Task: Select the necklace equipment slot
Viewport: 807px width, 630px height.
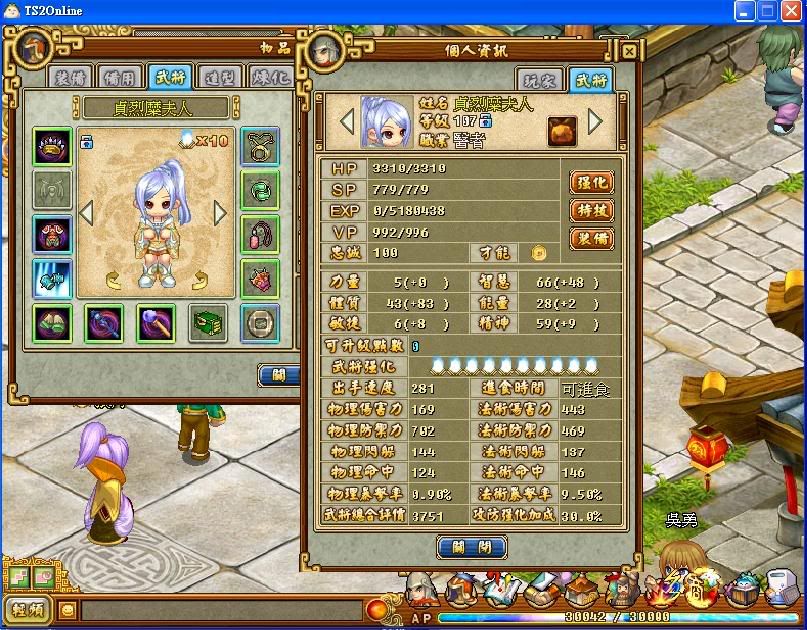Action: [260, 147]
